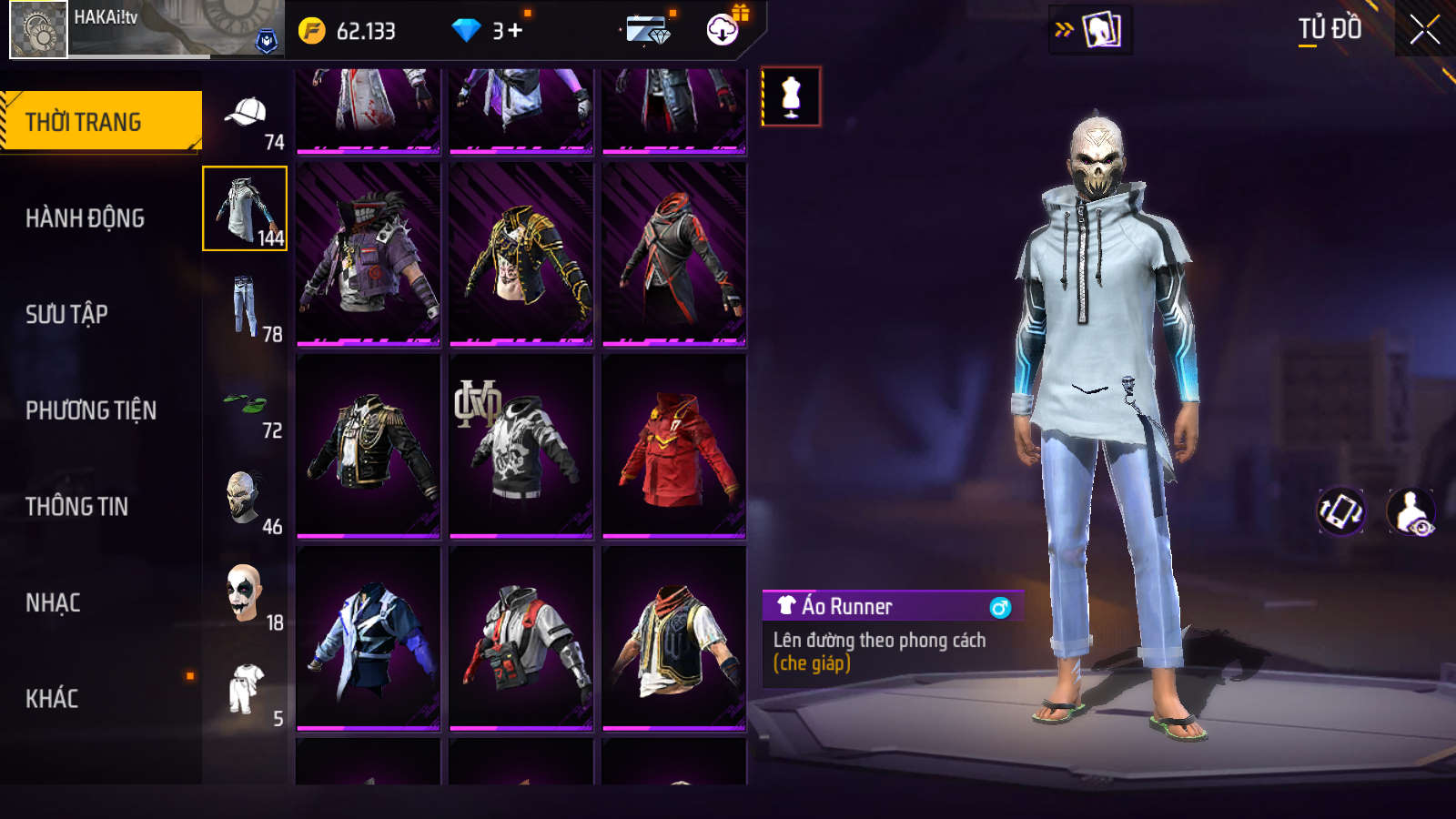Open the Sưu Tập collection menu

[x=66, y=314]
